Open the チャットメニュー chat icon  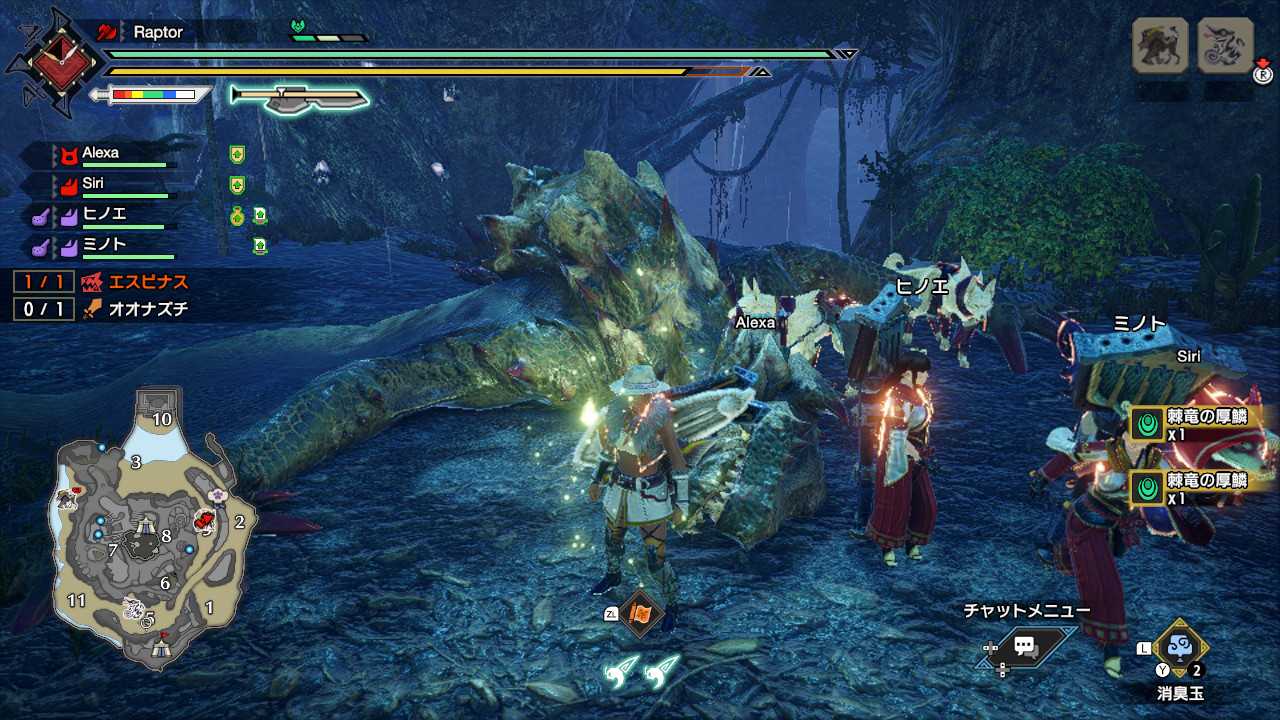[1024, 646]
